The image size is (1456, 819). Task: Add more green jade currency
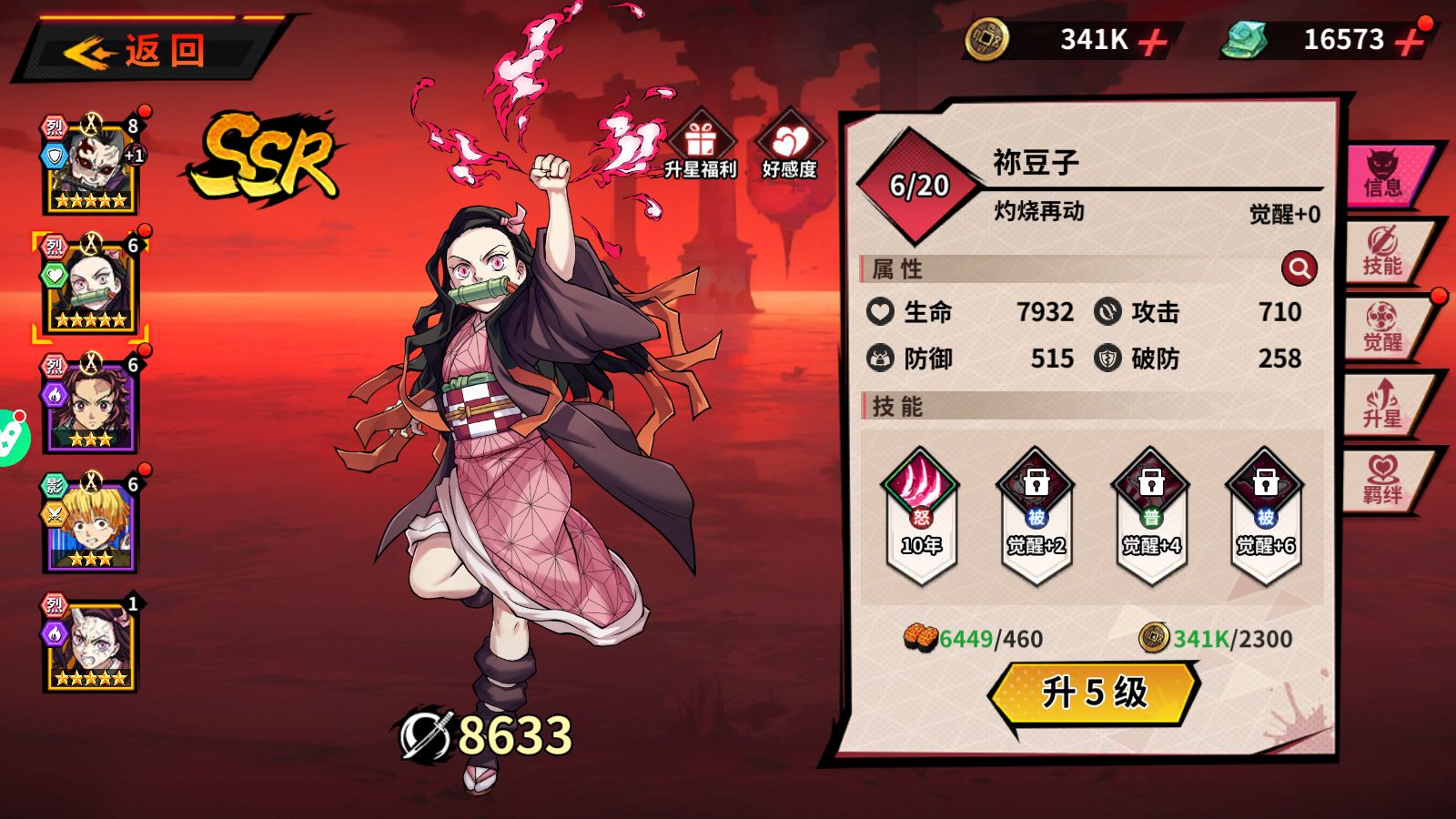coord(1410,41)
